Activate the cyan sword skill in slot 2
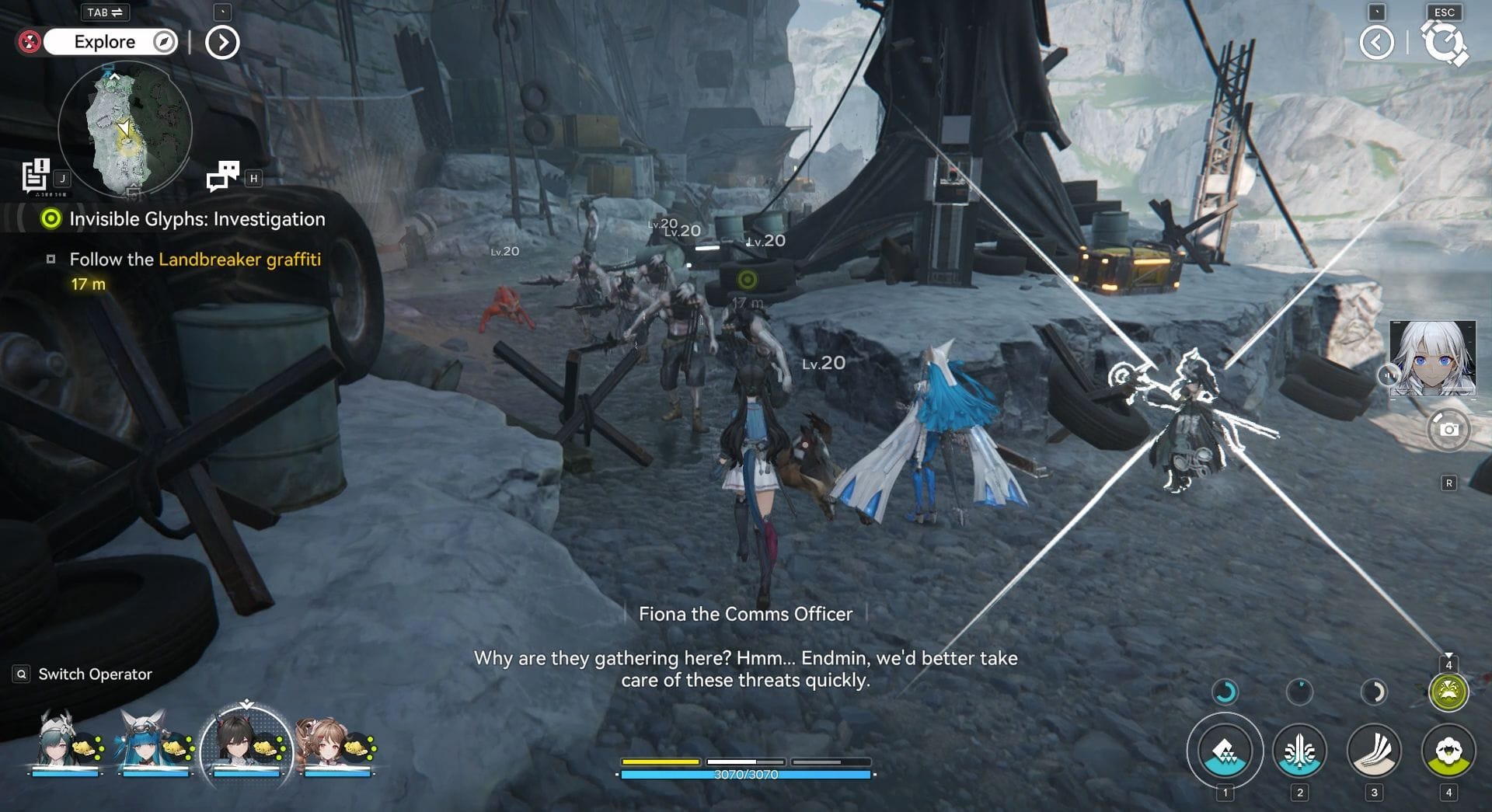Image resolution: width=1492 pixels, height=812 pixels. pyautogui.click(x=1299, y=751)
